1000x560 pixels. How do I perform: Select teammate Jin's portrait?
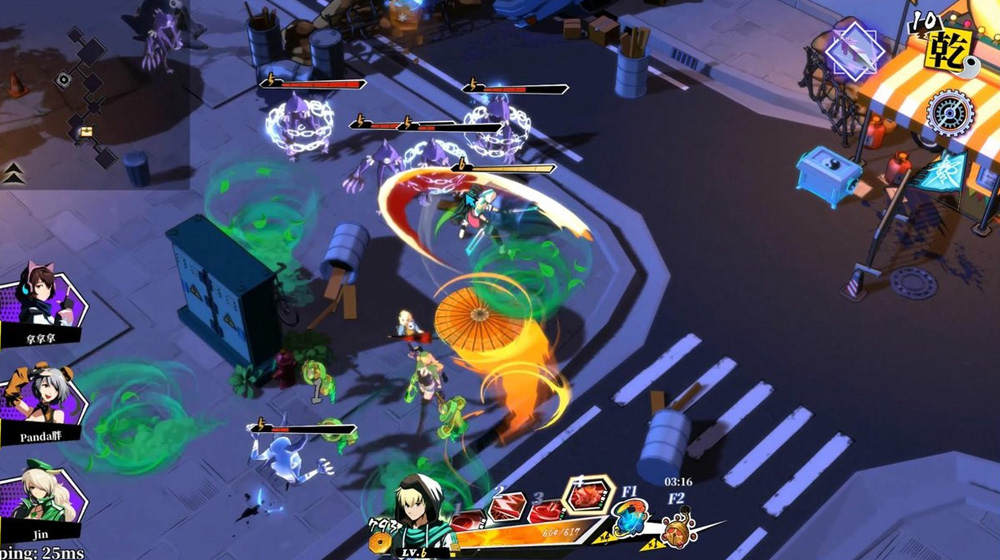pyautogui.click(x=45, y=490)
